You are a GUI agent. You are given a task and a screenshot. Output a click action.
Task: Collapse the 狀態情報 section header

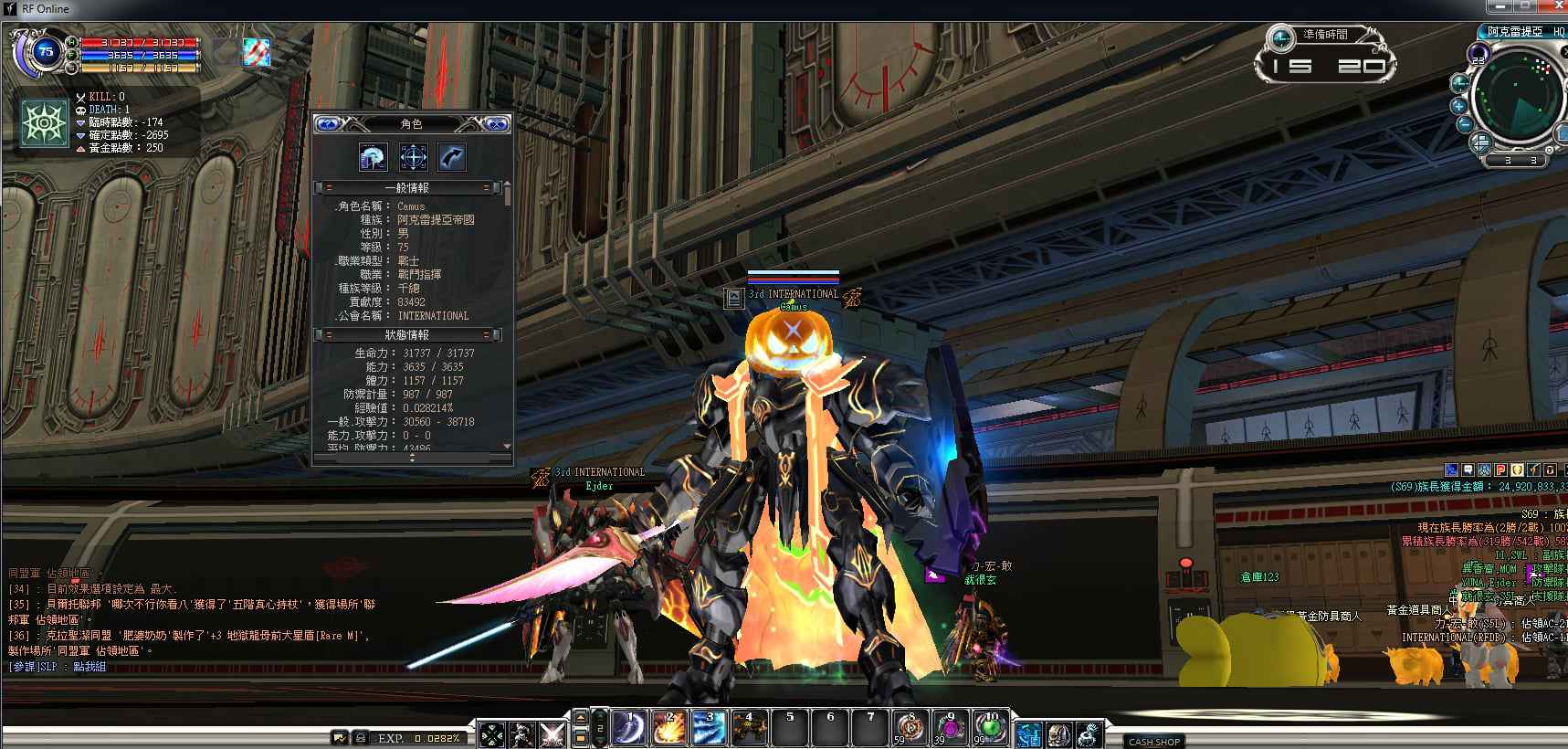click(406, 335)
